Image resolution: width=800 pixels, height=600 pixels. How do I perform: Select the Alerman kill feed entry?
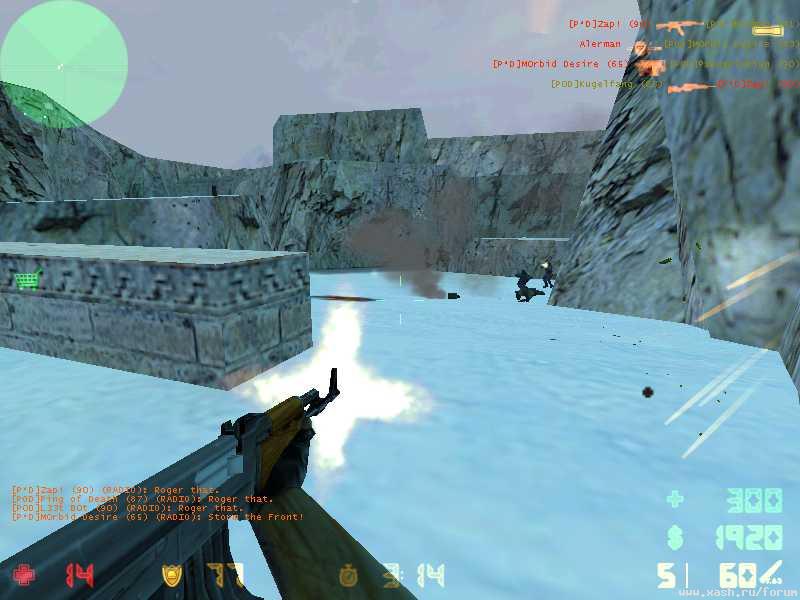point(600,44)
